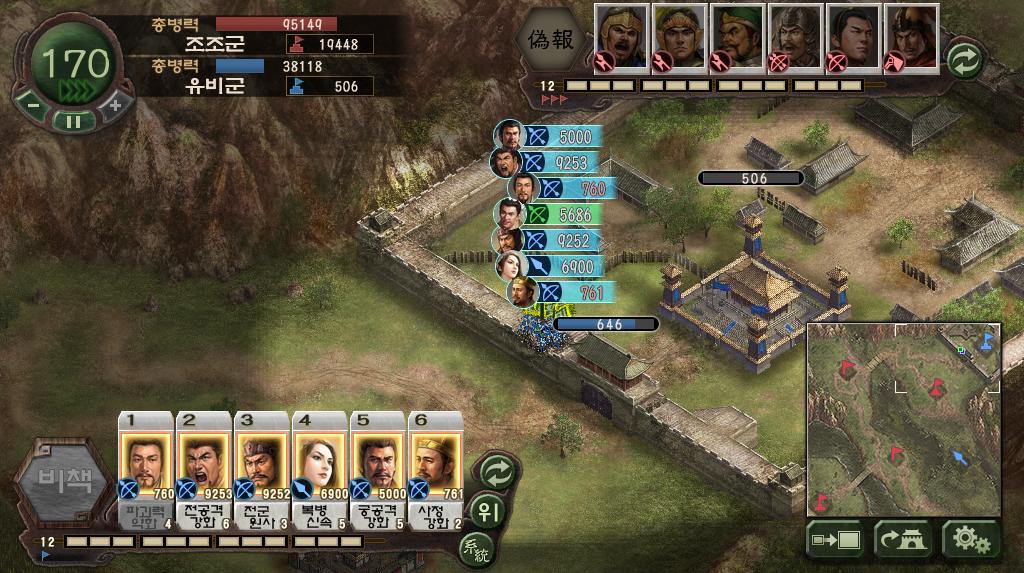Toggle the minimap size button
This screenshot has width=1024, height=573.
coord(836,541)
